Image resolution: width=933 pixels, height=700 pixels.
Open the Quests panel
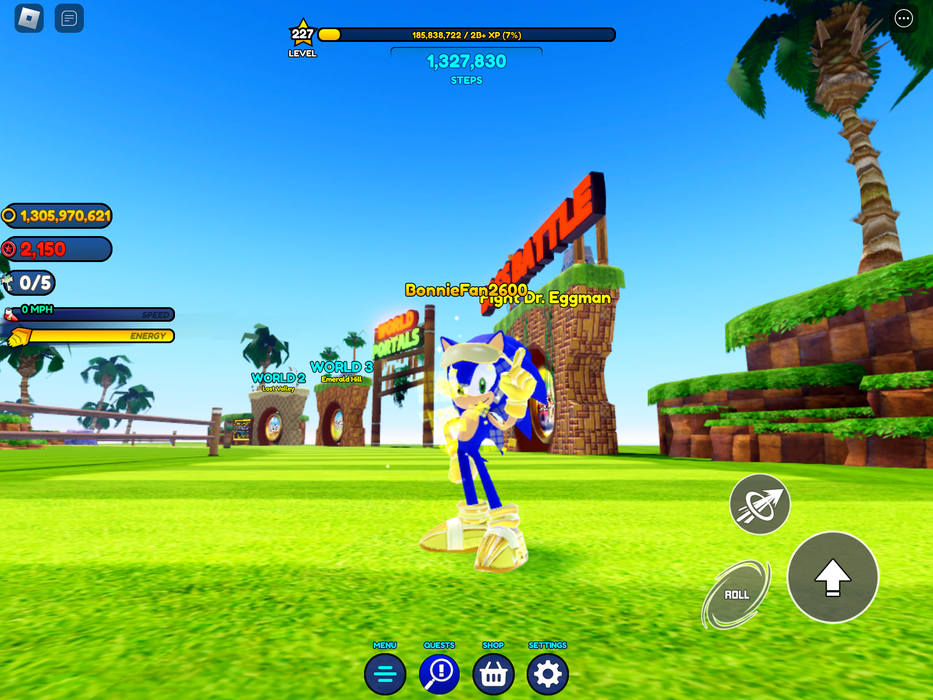click(439, 674)
